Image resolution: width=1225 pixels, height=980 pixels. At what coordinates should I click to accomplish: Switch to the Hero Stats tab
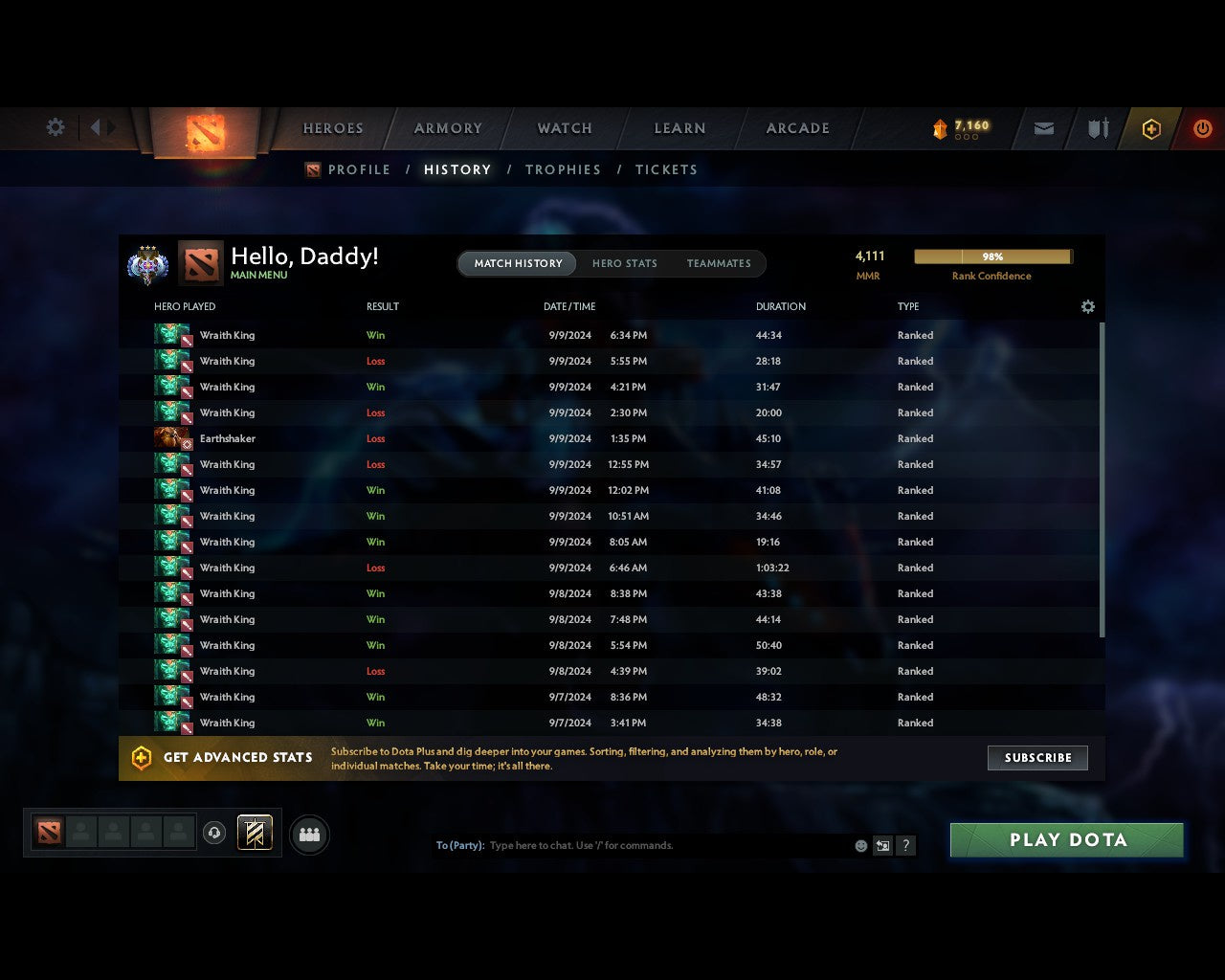625,263
